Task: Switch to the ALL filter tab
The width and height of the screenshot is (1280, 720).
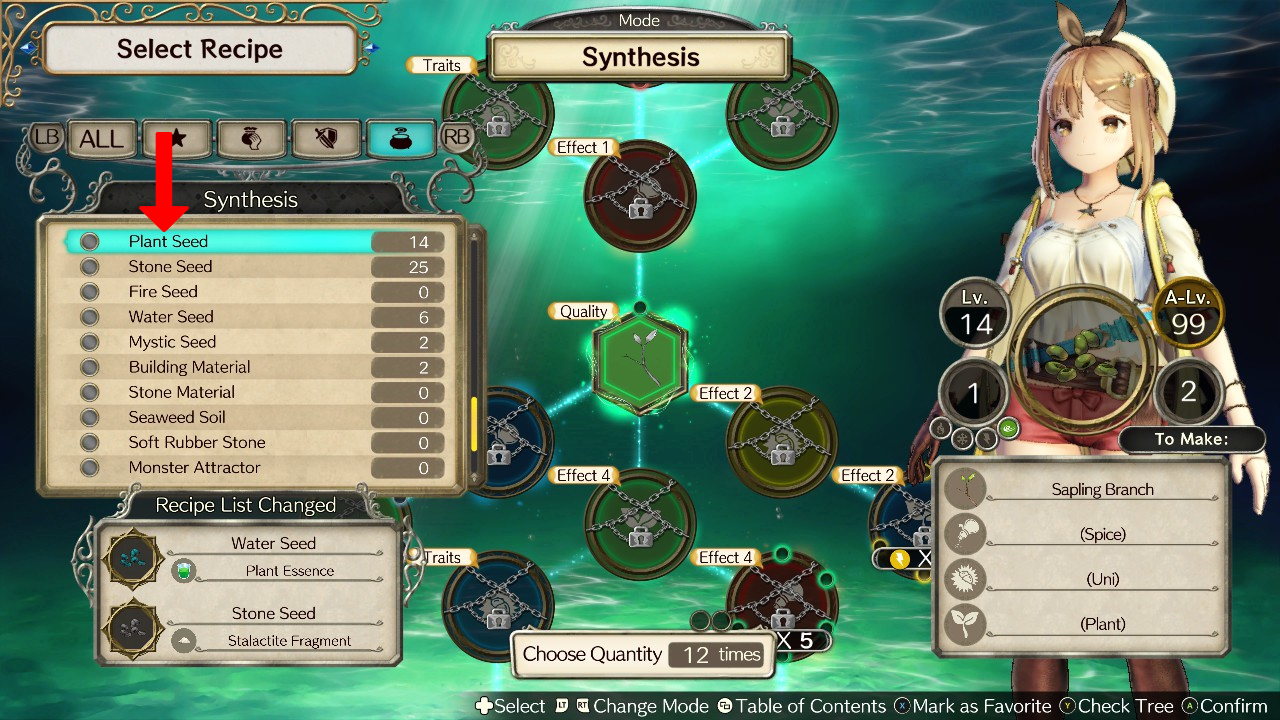Action: coord(101,138)
